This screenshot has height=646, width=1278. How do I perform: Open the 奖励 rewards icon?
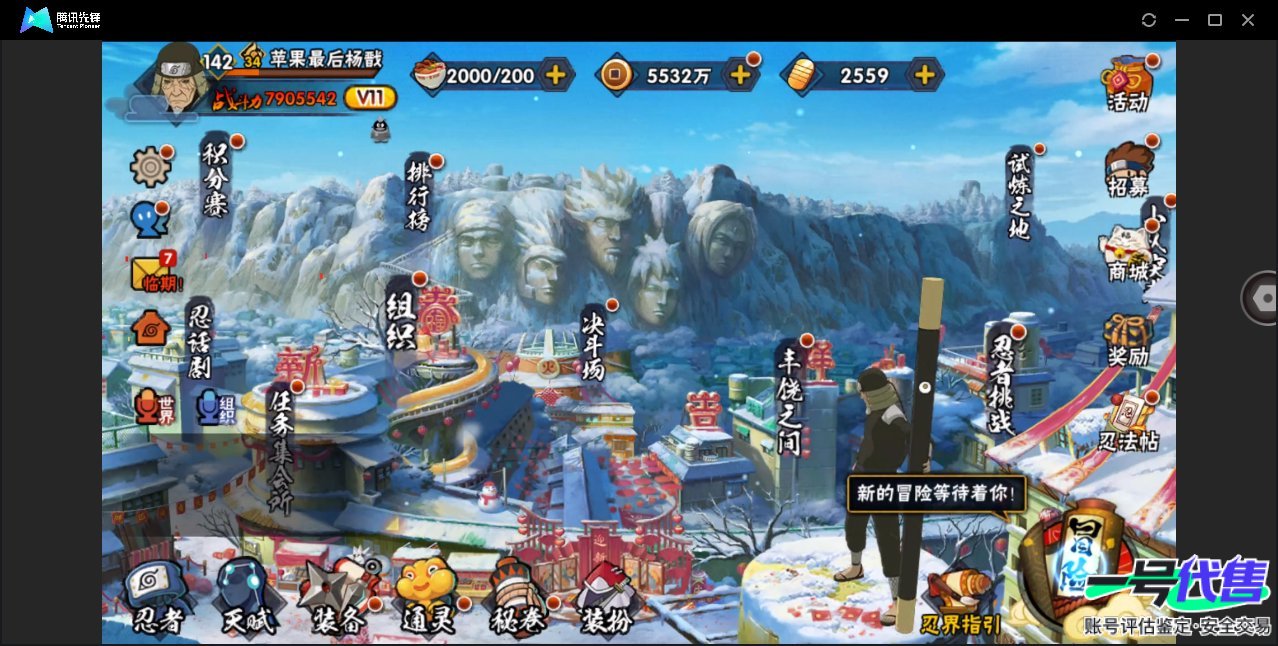tap(1128, 340)
